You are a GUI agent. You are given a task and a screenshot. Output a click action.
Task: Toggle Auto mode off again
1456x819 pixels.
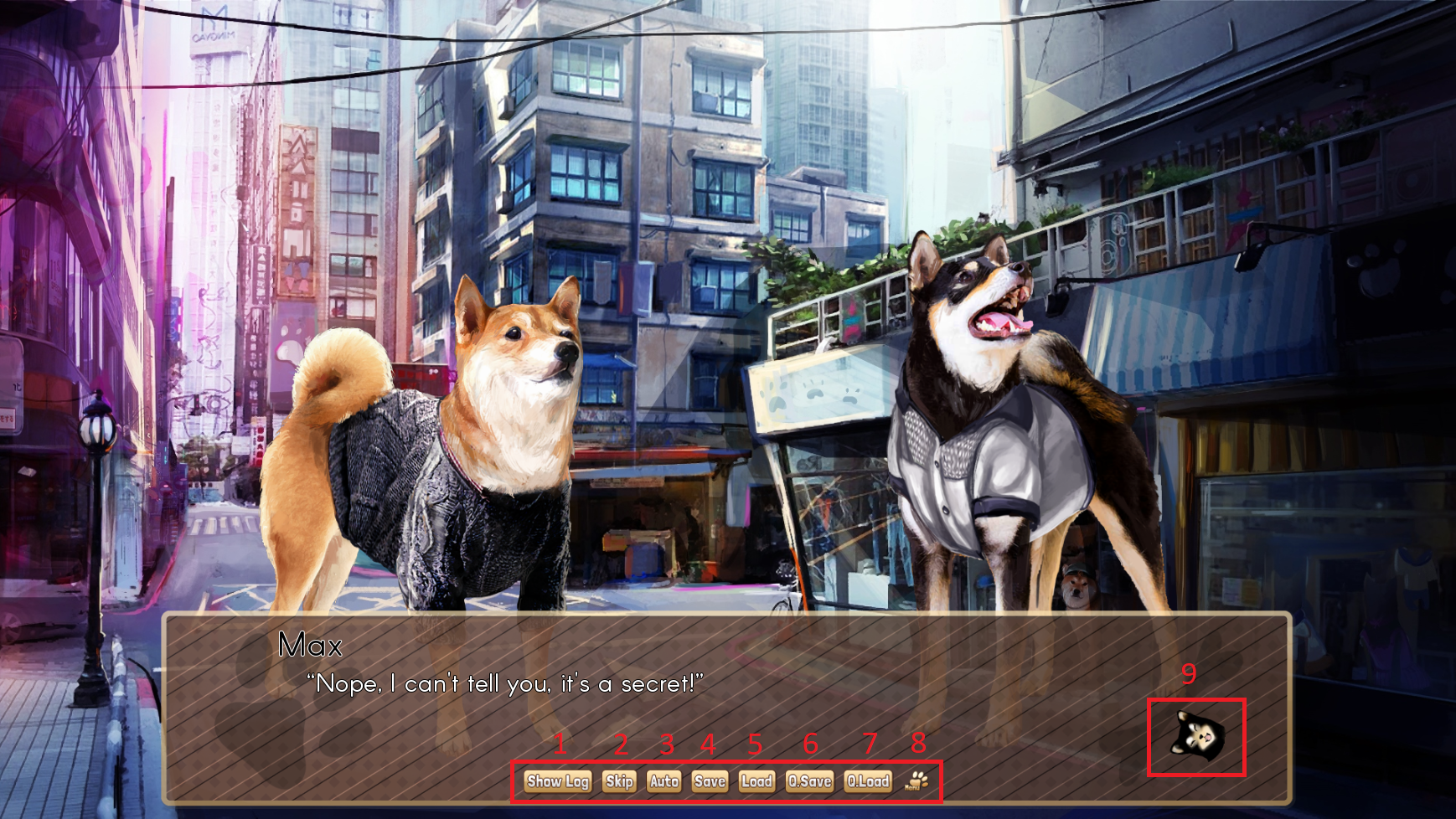664,781
